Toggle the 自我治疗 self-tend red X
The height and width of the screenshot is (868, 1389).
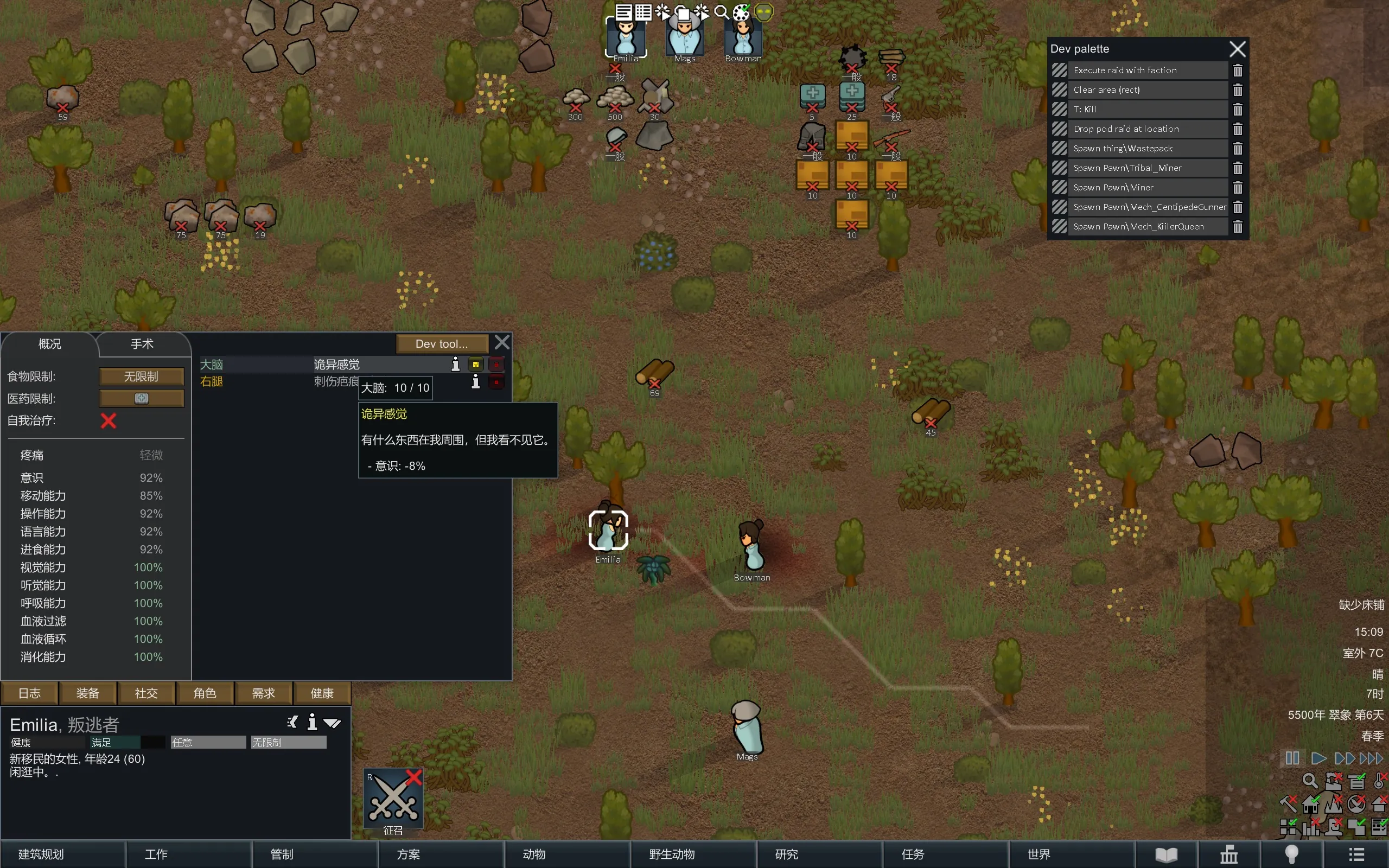click(x=109, y=421)
